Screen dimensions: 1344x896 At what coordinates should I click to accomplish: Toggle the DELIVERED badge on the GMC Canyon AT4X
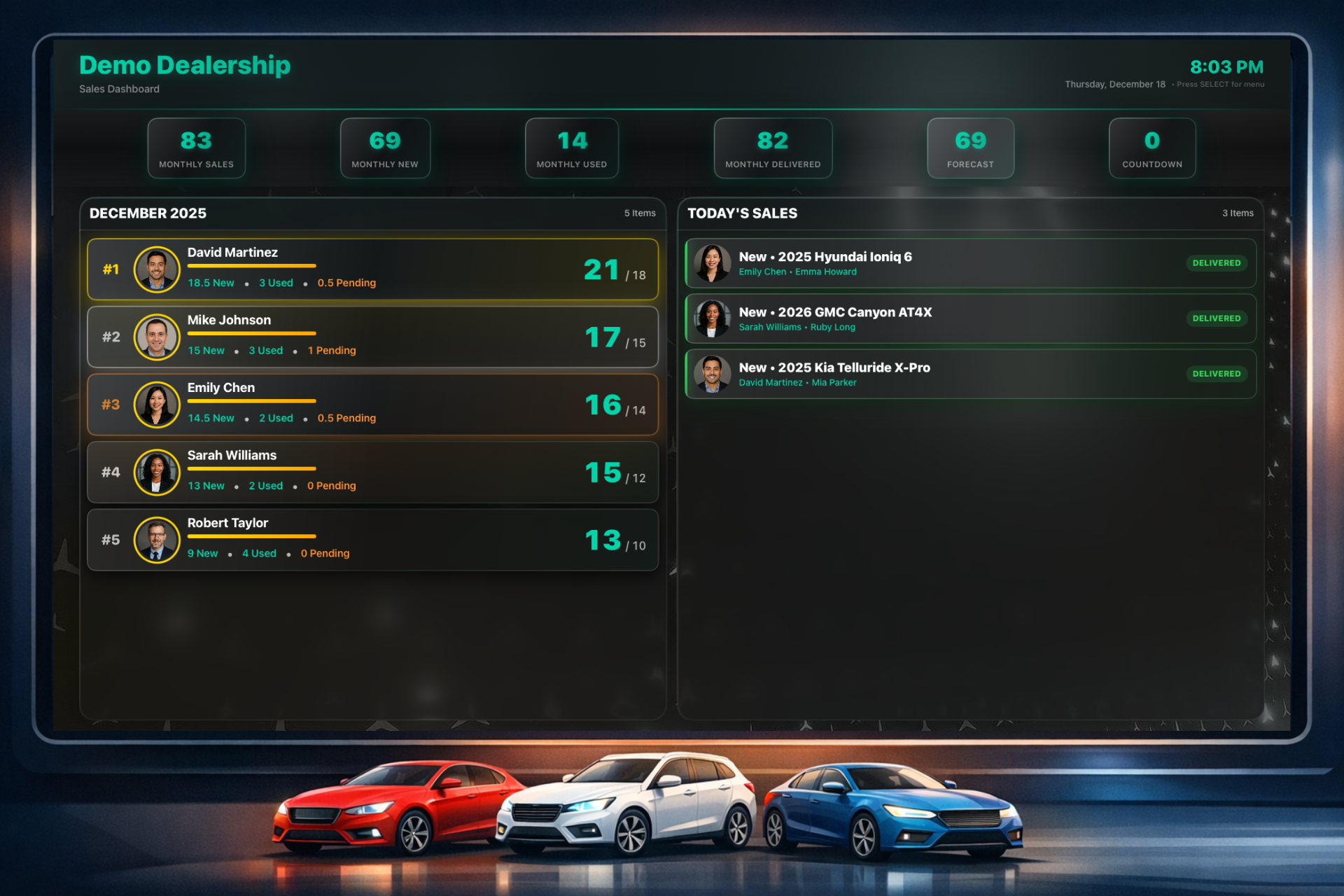pos(1217,318)
